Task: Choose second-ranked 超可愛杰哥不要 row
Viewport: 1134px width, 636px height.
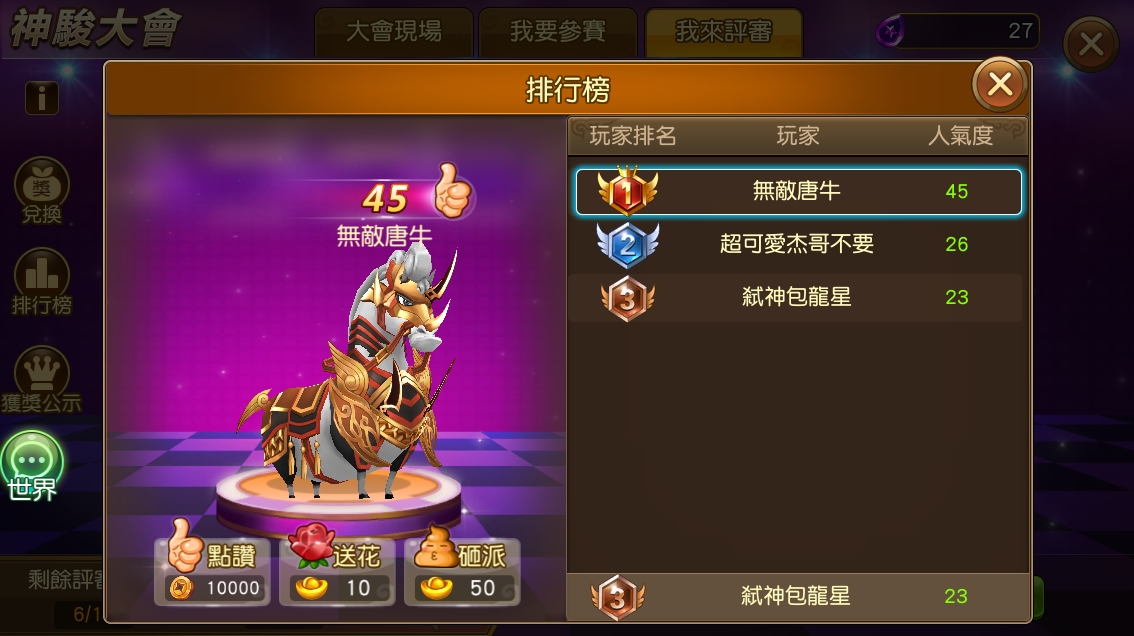Action: (x=798, y=244)
